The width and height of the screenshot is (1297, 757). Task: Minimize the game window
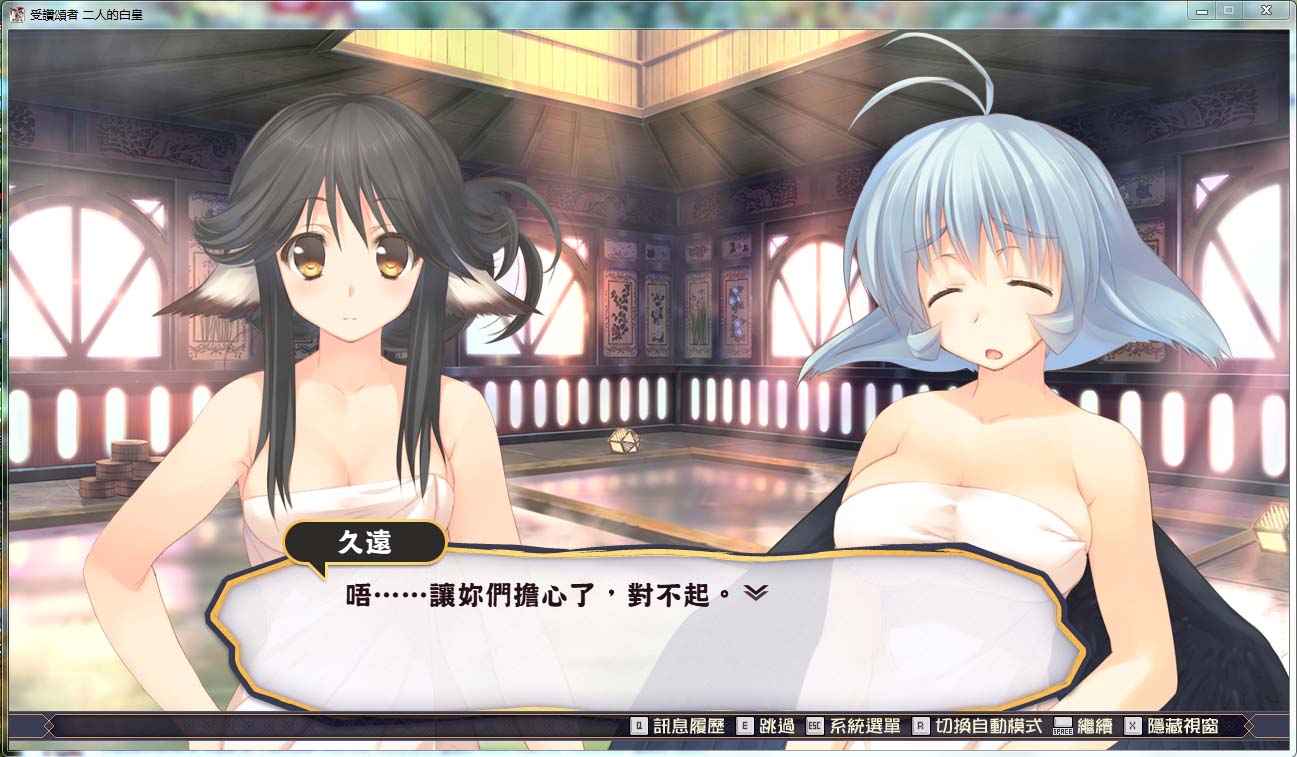[x=1201, y=9]
